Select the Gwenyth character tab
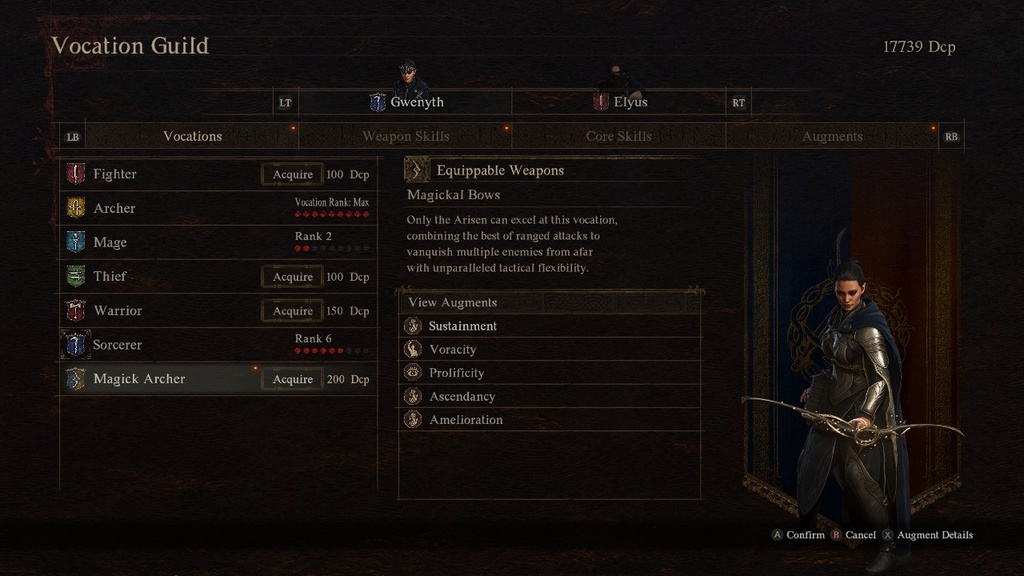This screenshot has width=1024, height=576. coord(406,102)
